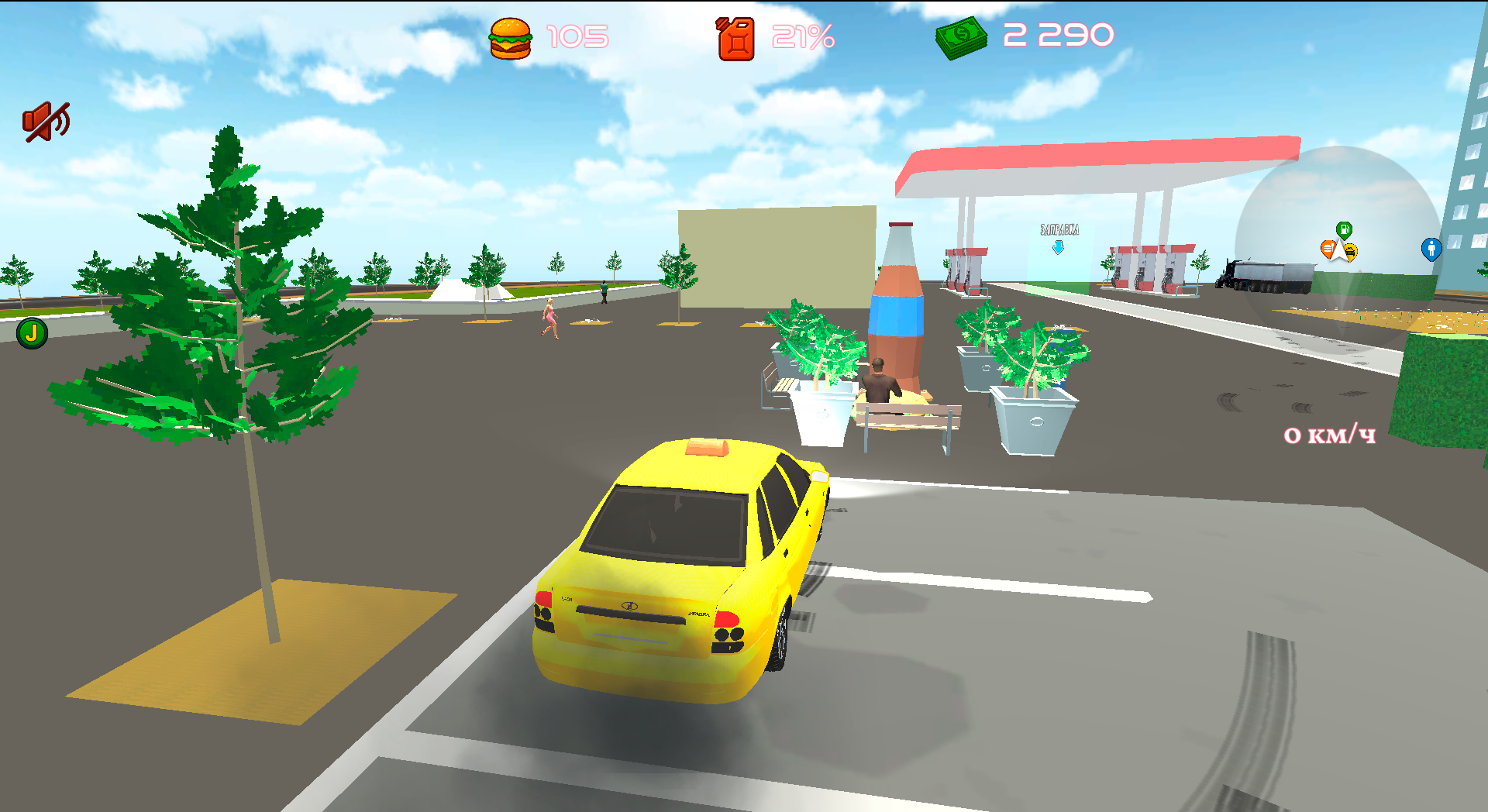
Task: Select the yellow taxi pin on minimap
Action: point(1350,253)
